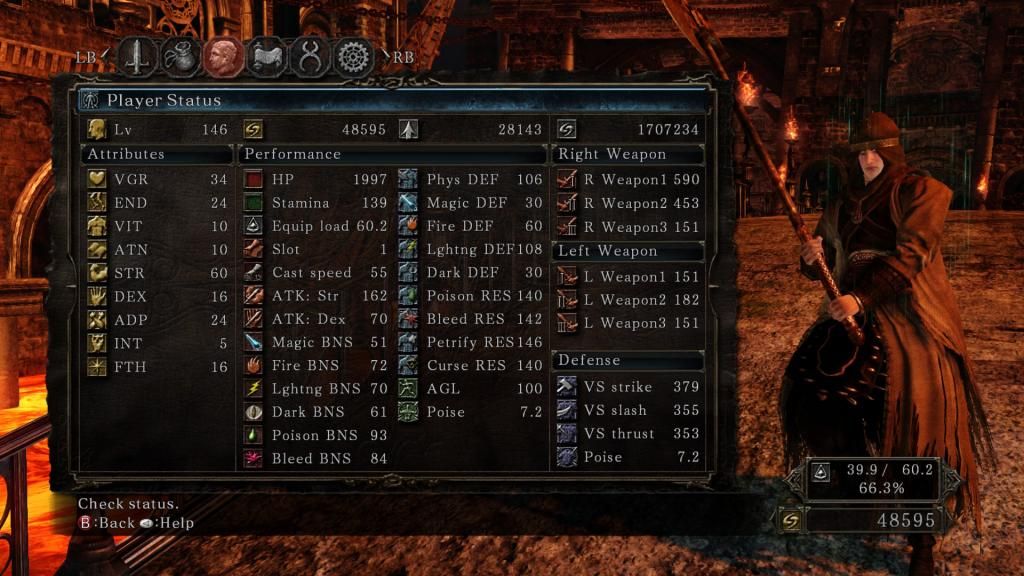Switch to the crossed-loops icon tab
This screenshot has width=1024, height=576.
(310, 57)
